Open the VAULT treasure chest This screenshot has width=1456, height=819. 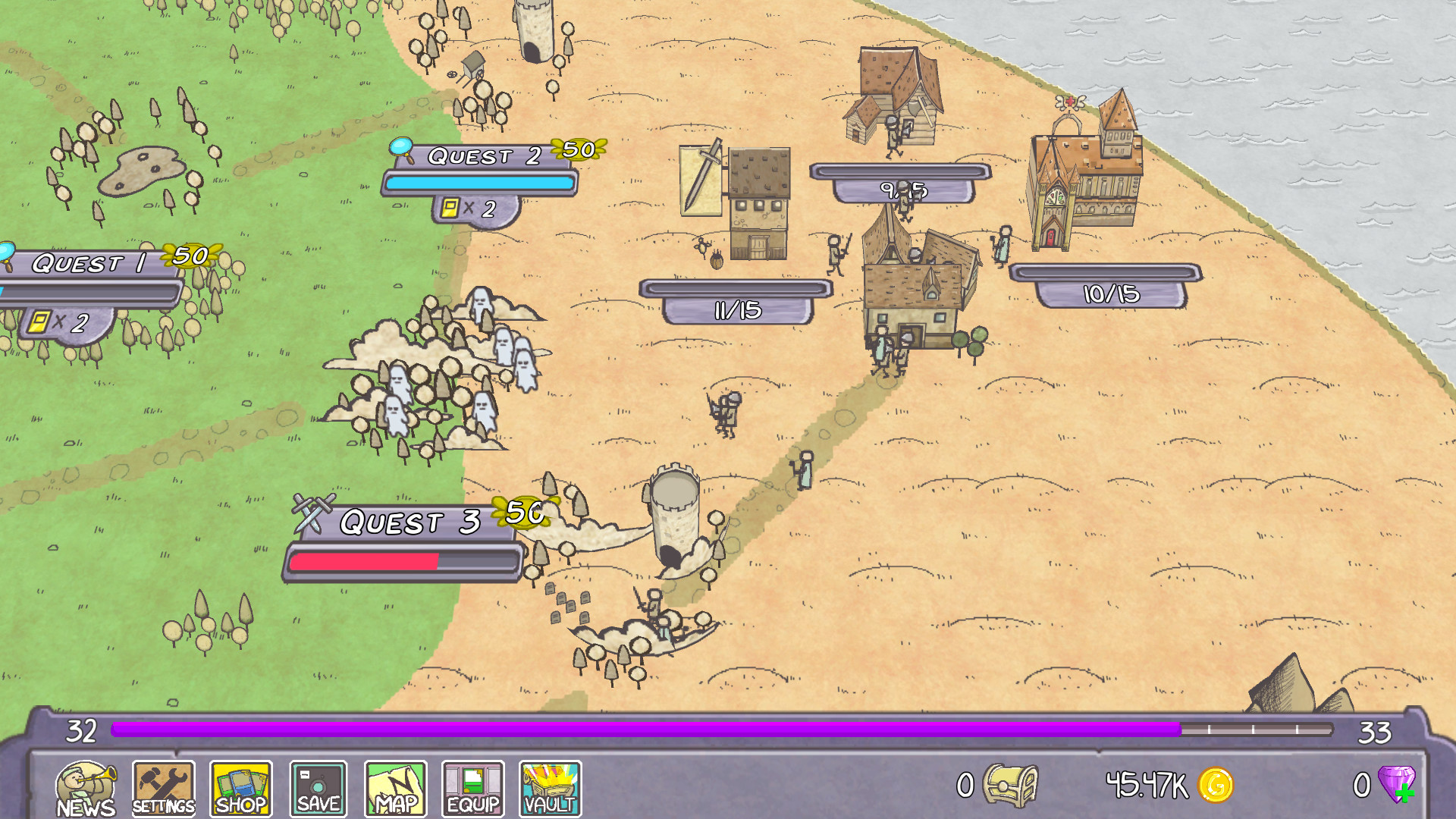[550, 786]
